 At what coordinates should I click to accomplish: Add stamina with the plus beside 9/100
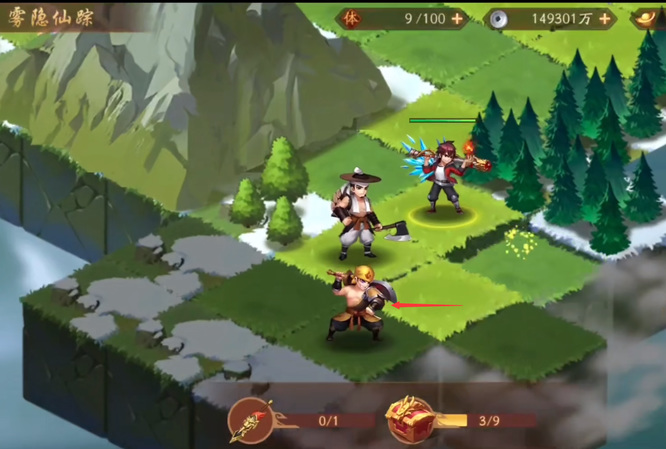click(457, 18)
